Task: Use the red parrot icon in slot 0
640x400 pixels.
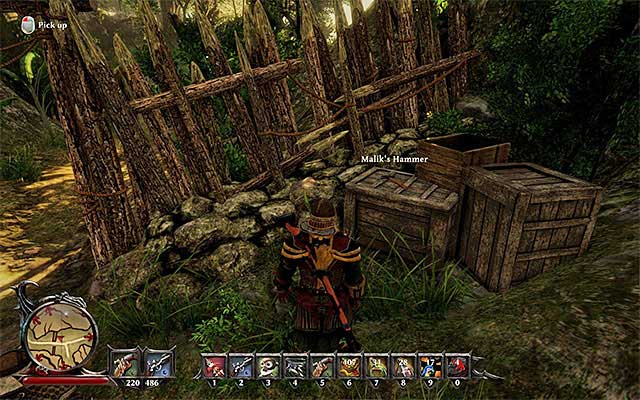Action: pyautogui.click(x=457, y=366)
